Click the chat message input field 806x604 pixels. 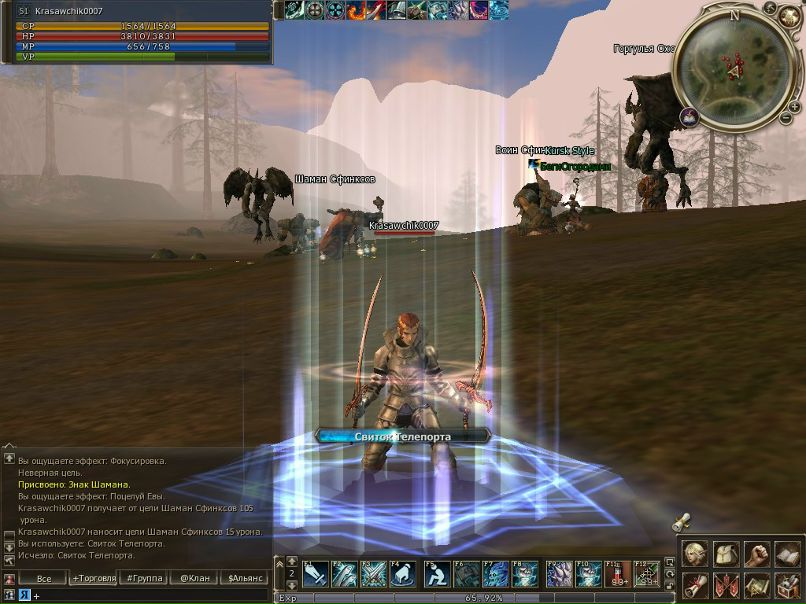pos(150,596)
